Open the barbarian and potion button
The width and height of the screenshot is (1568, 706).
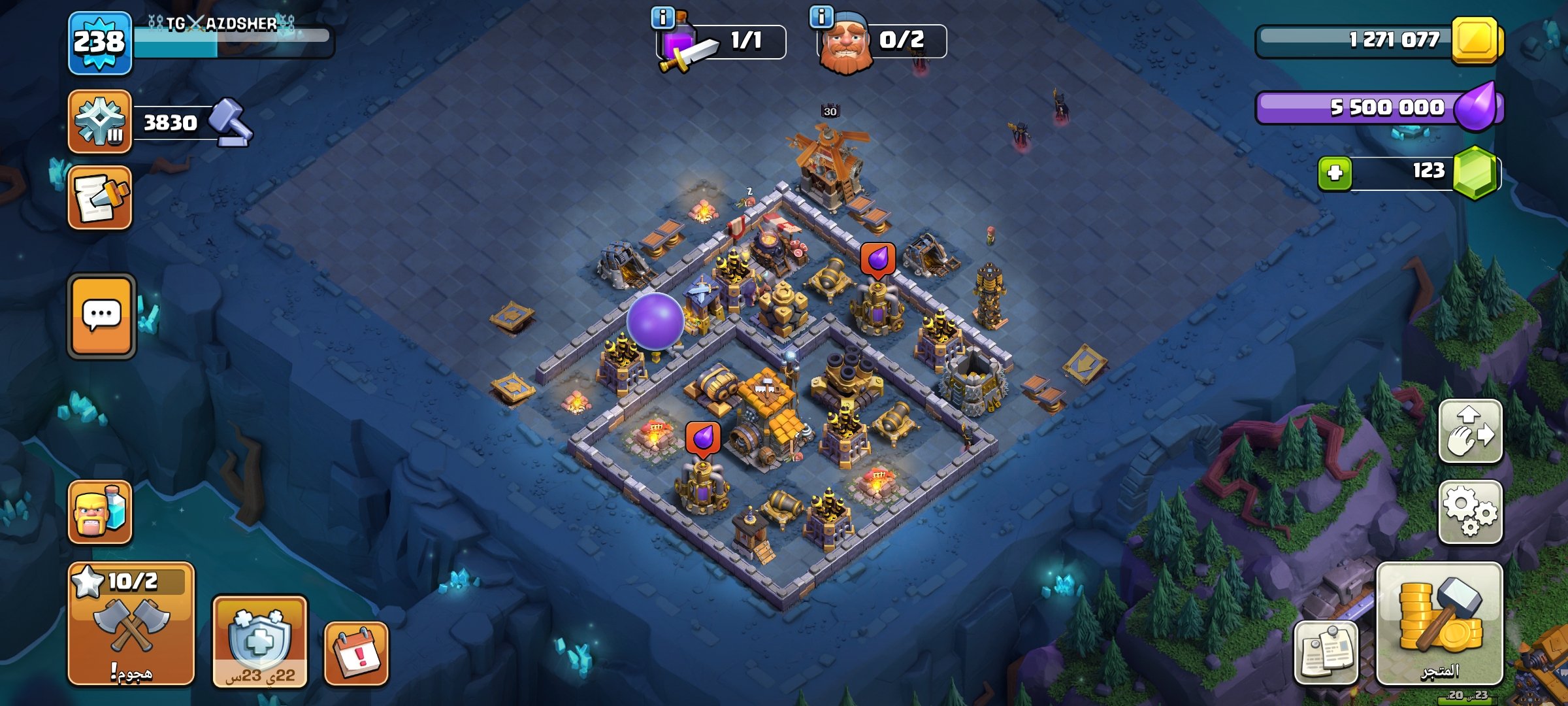tap(99, 513)
